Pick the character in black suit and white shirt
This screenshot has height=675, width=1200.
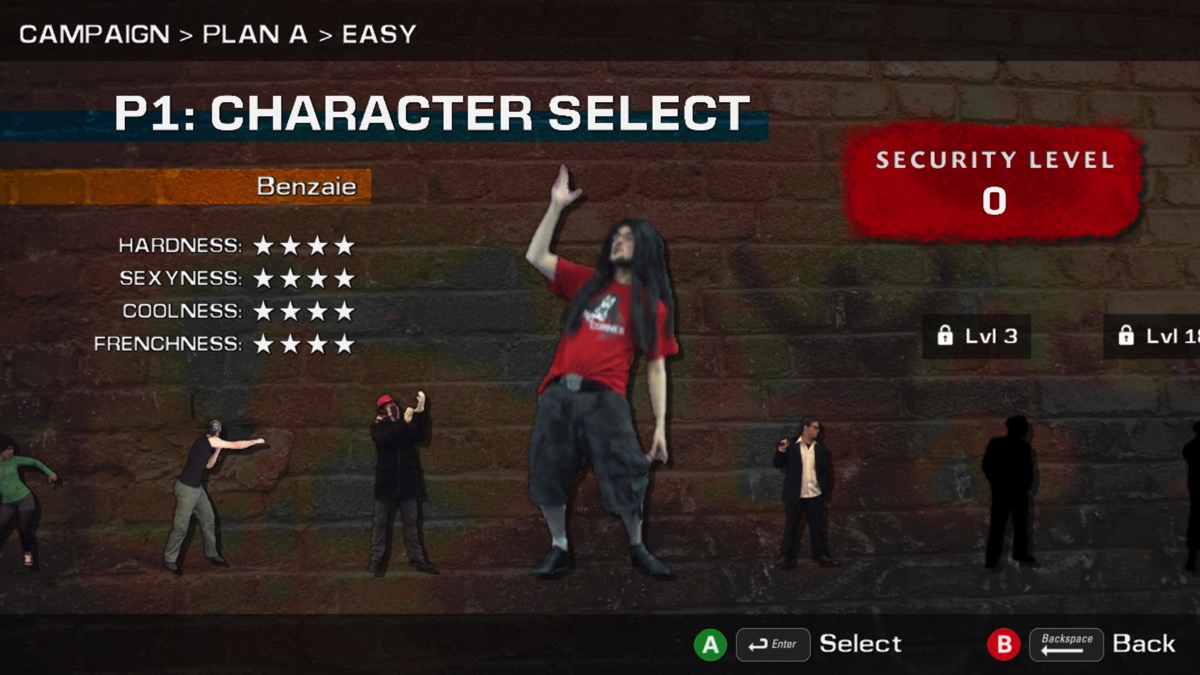806,488
